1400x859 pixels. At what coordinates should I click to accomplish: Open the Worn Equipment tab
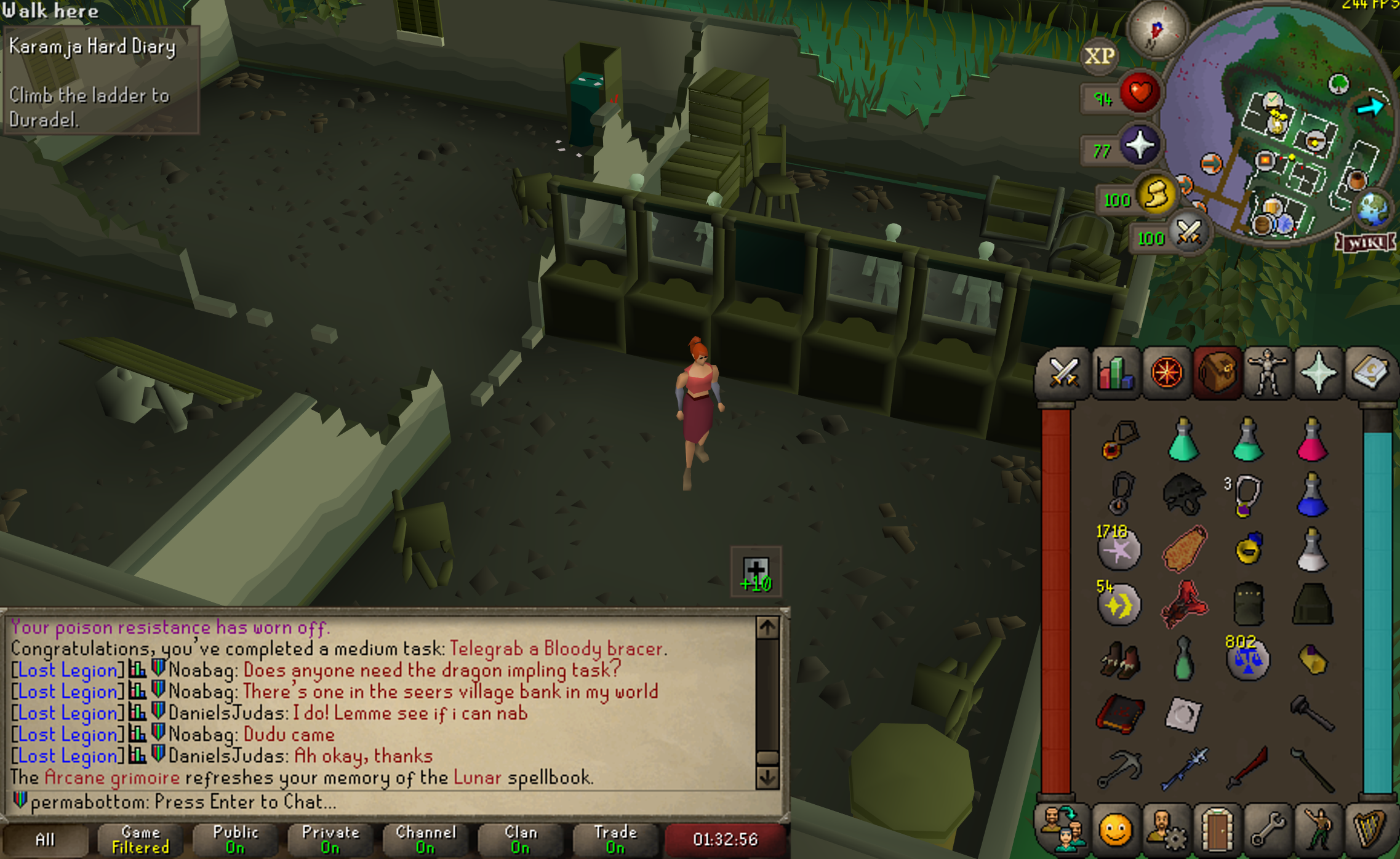(x=1266, y=373)
